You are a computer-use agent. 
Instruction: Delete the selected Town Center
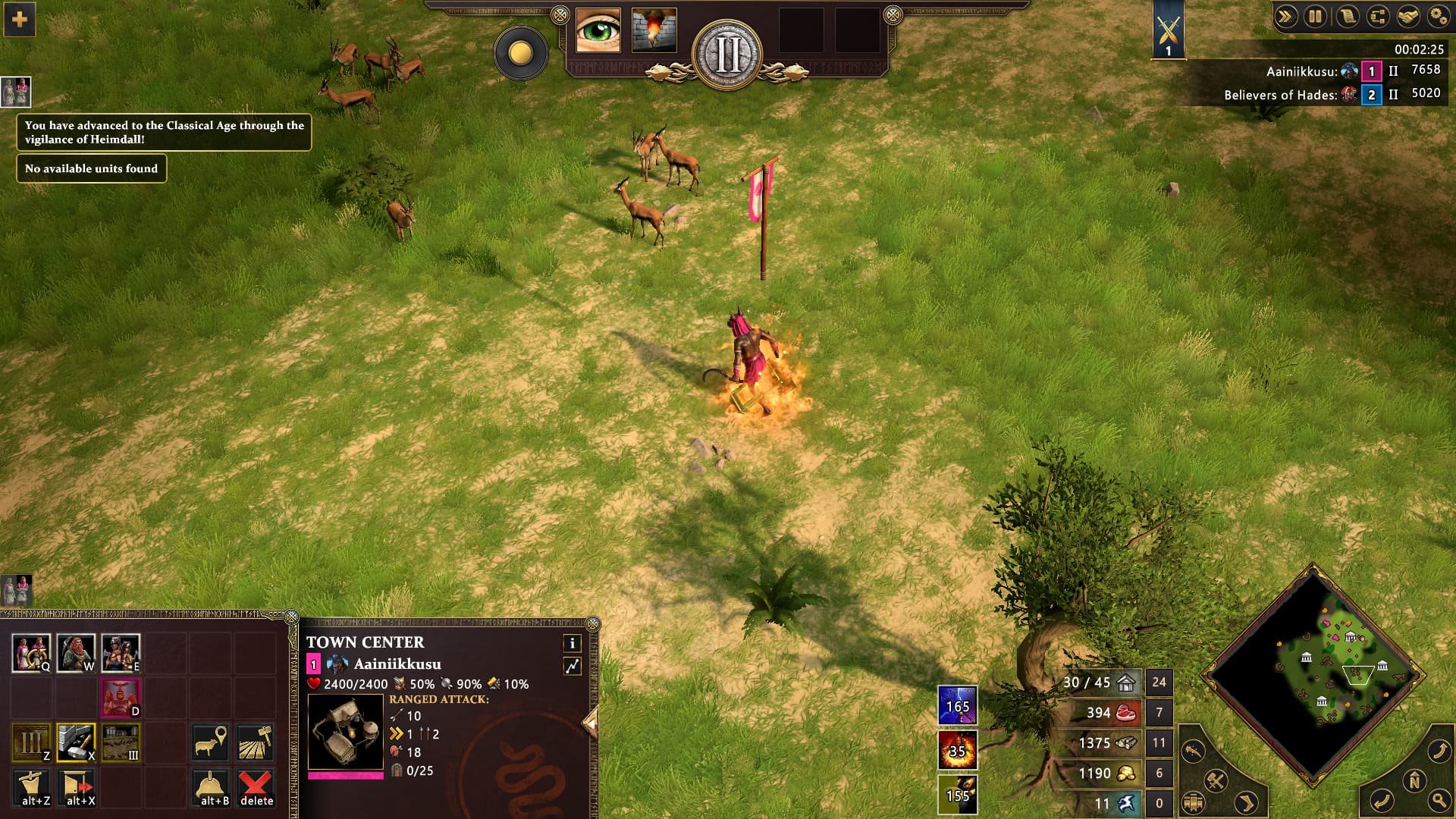(256, 788)
